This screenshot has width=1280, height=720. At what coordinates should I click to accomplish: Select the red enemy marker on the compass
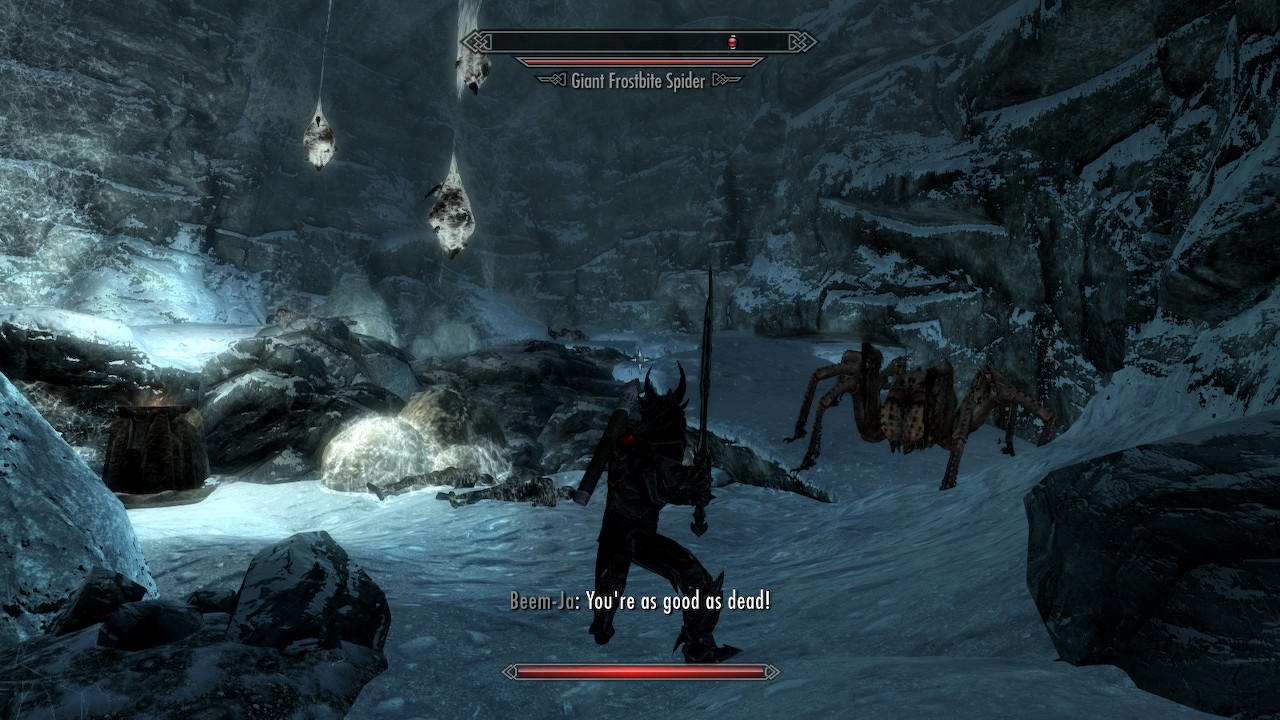pyautogui.click(x=735, y=42)
